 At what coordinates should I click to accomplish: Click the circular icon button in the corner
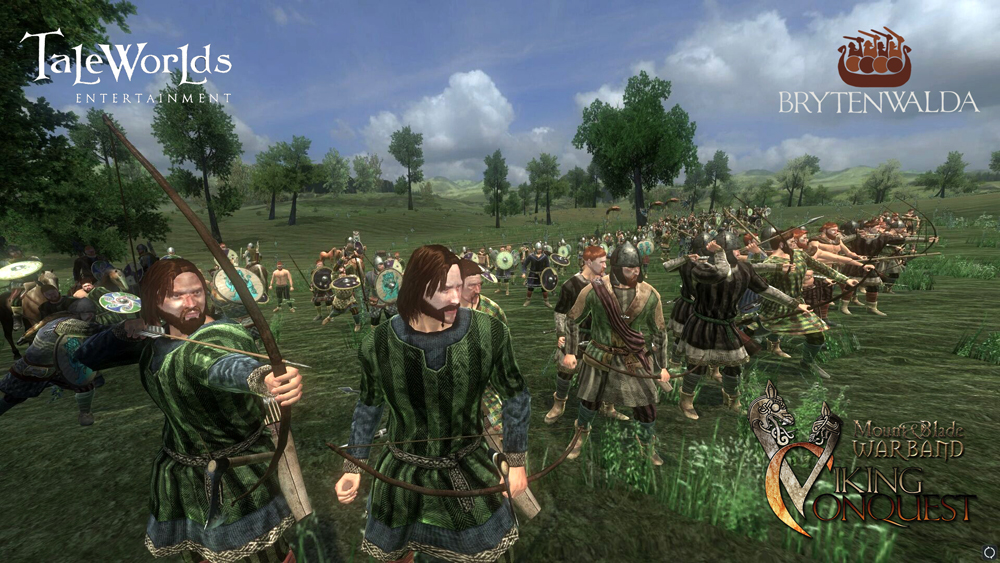click(988, 552)
